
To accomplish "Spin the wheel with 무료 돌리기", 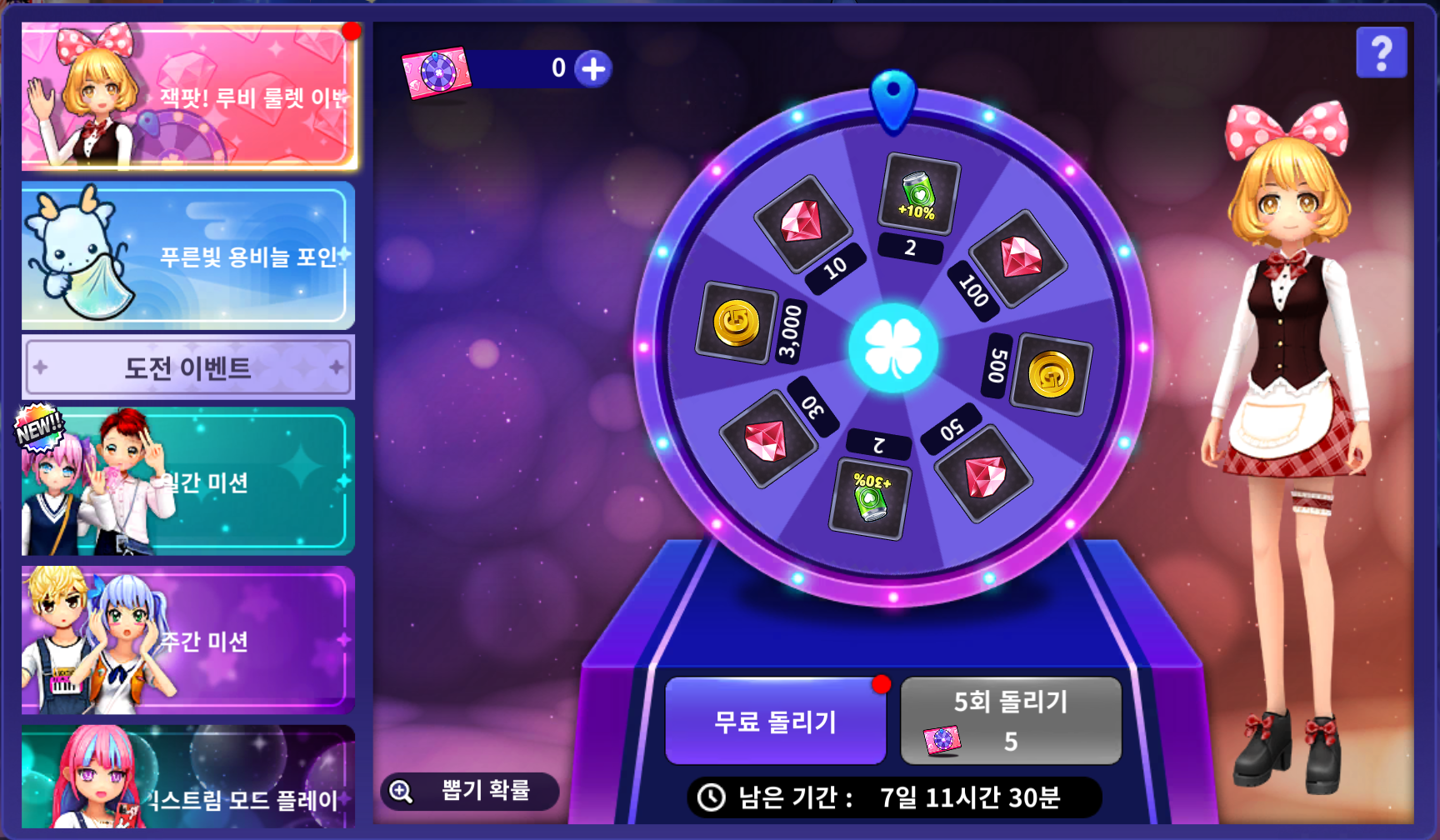I will (775, 722).
